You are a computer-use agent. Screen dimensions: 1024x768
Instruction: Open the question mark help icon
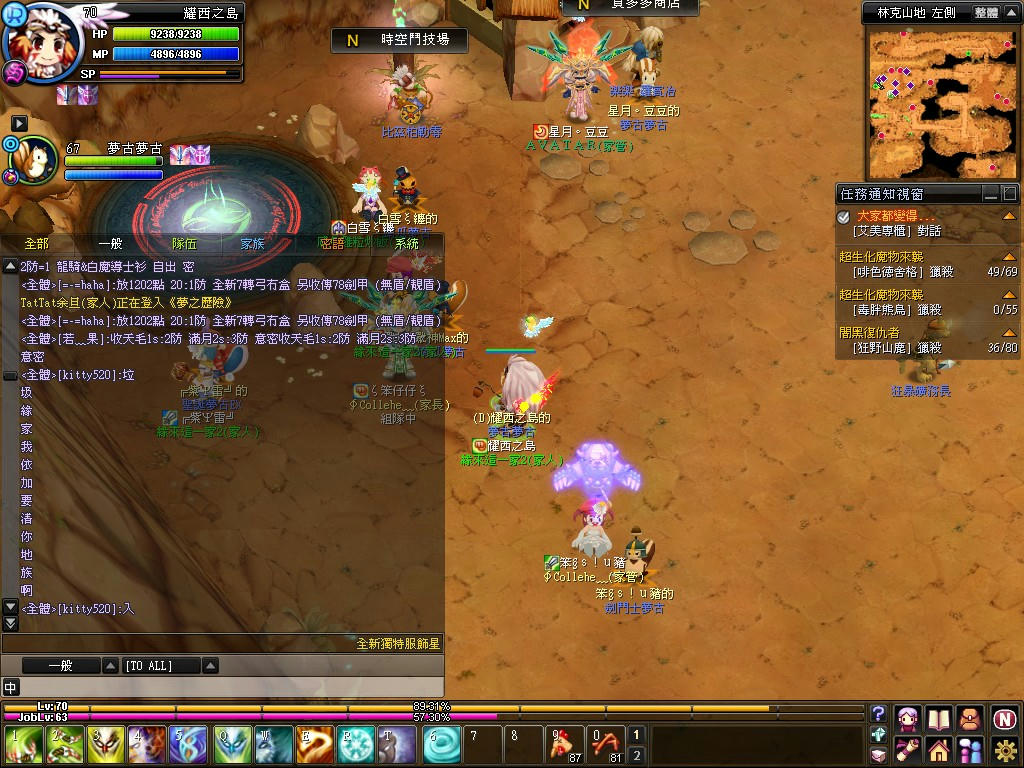(x=879, y=714)
